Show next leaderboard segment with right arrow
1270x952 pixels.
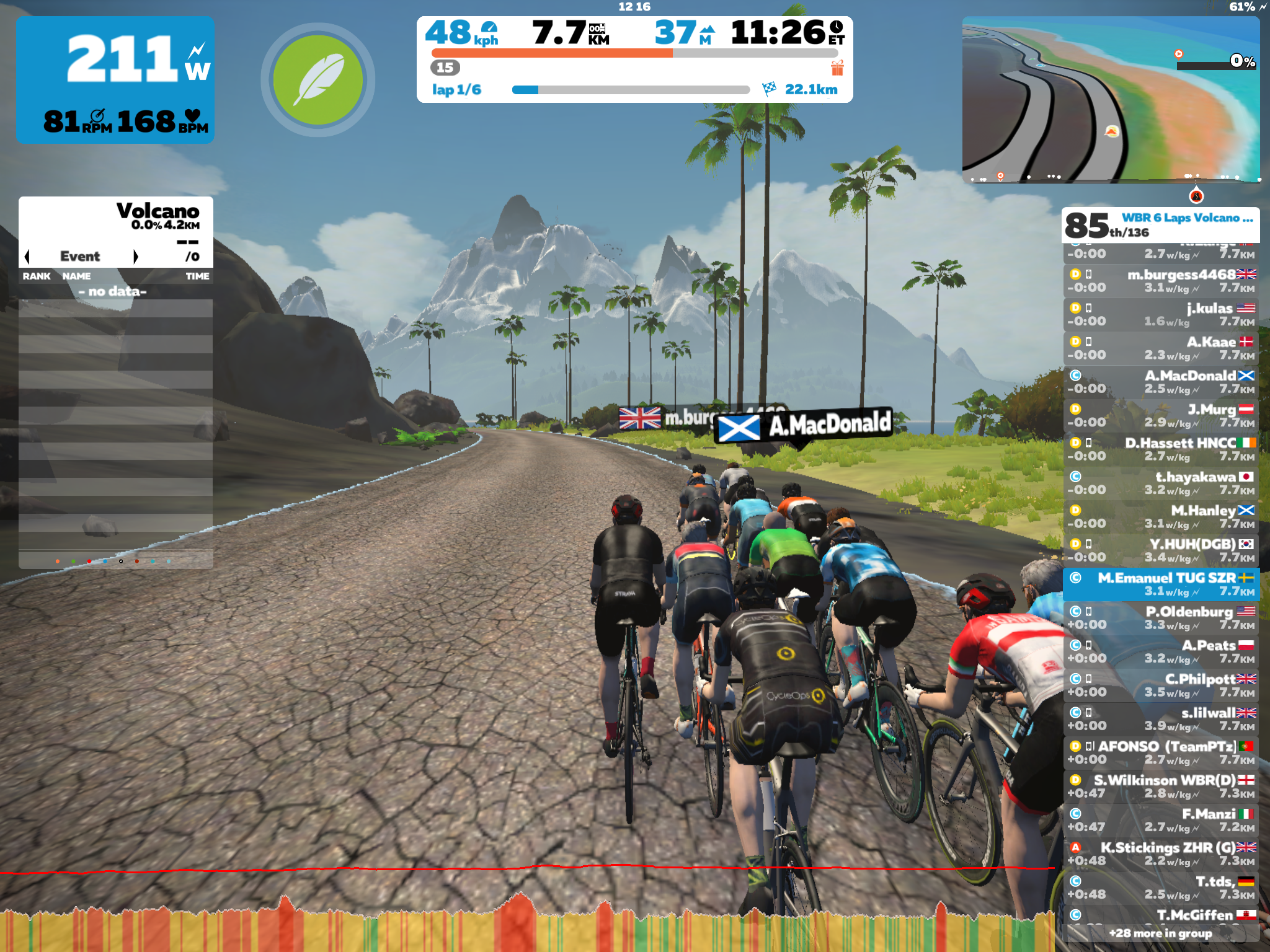136,257
